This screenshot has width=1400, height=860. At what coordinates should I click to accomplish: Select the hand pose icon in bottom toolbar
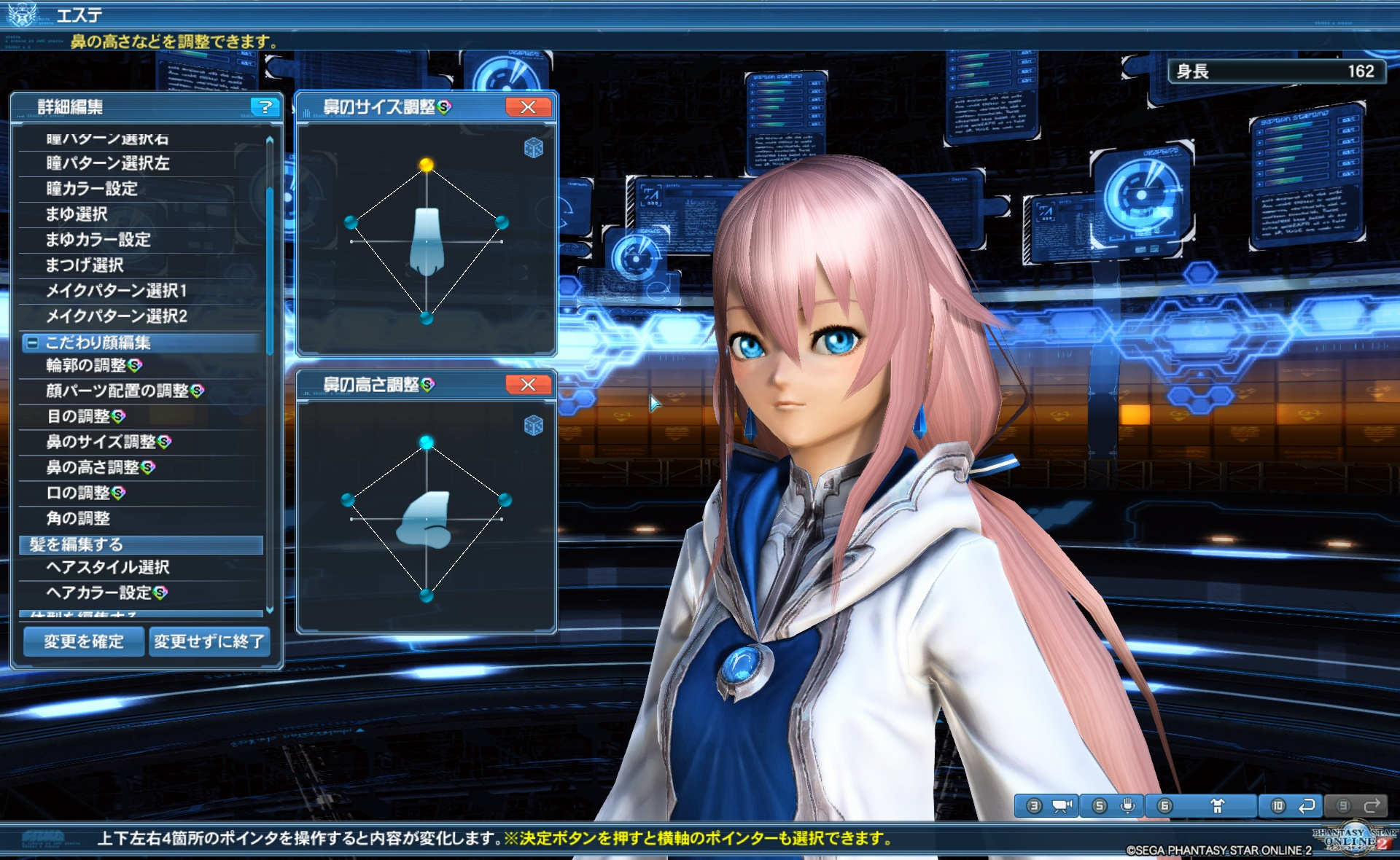click(1129, 805)
